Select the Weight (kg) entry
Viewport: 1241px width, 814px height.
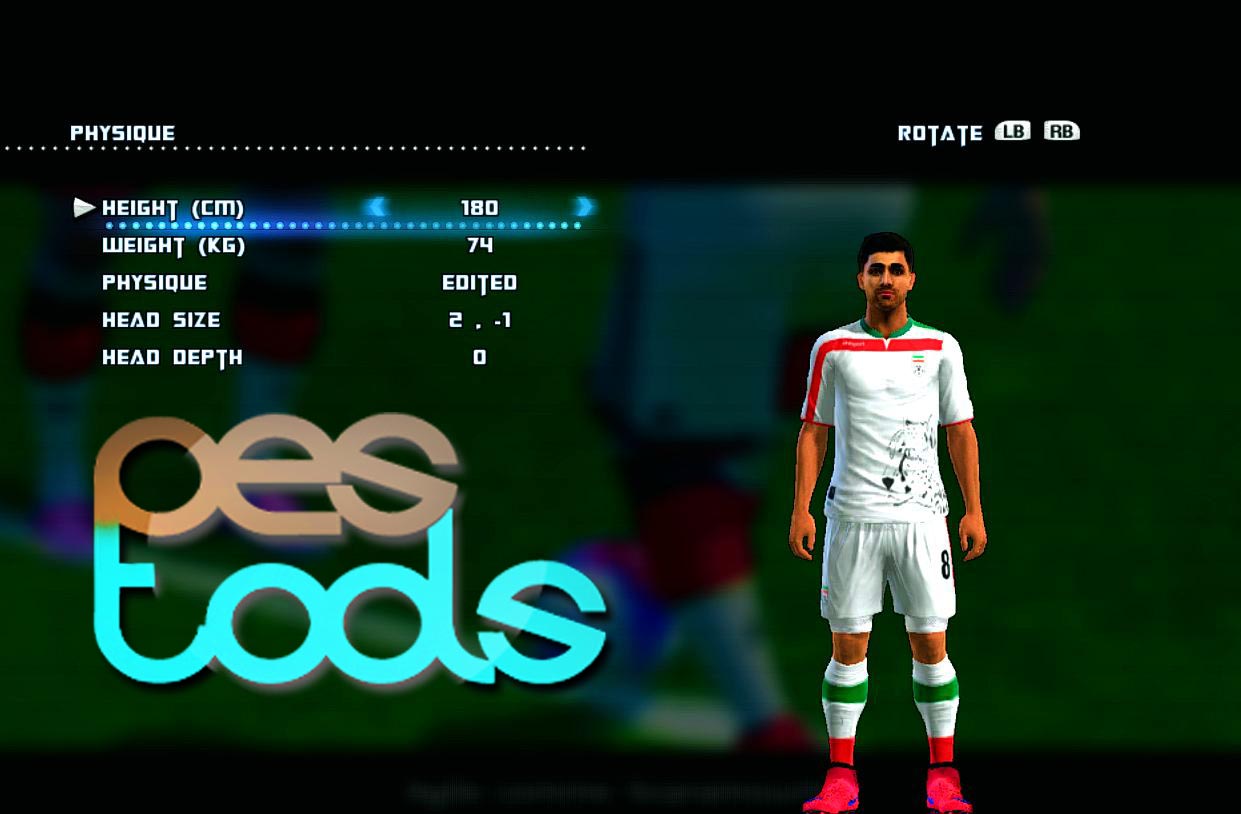173,245
